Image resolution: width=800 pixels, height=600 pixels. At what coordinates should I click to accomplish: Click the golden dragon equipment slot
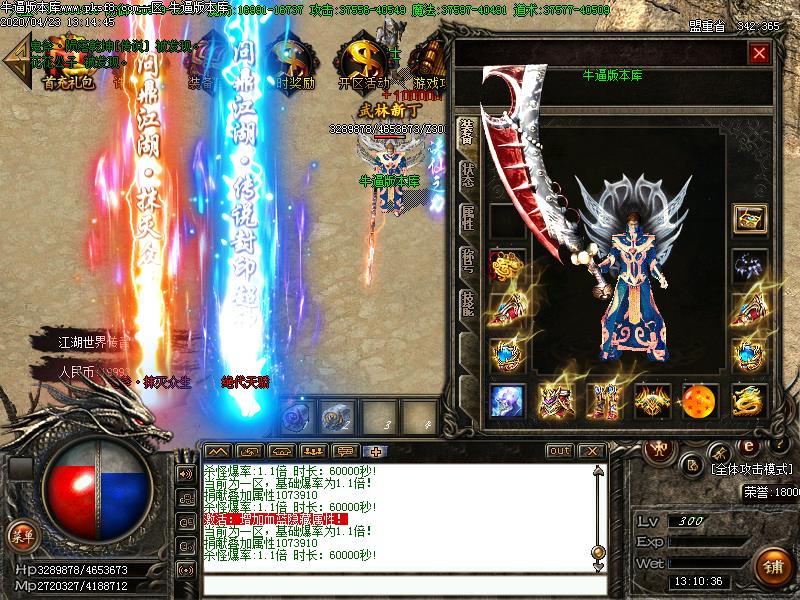click(x=748, y=400)
